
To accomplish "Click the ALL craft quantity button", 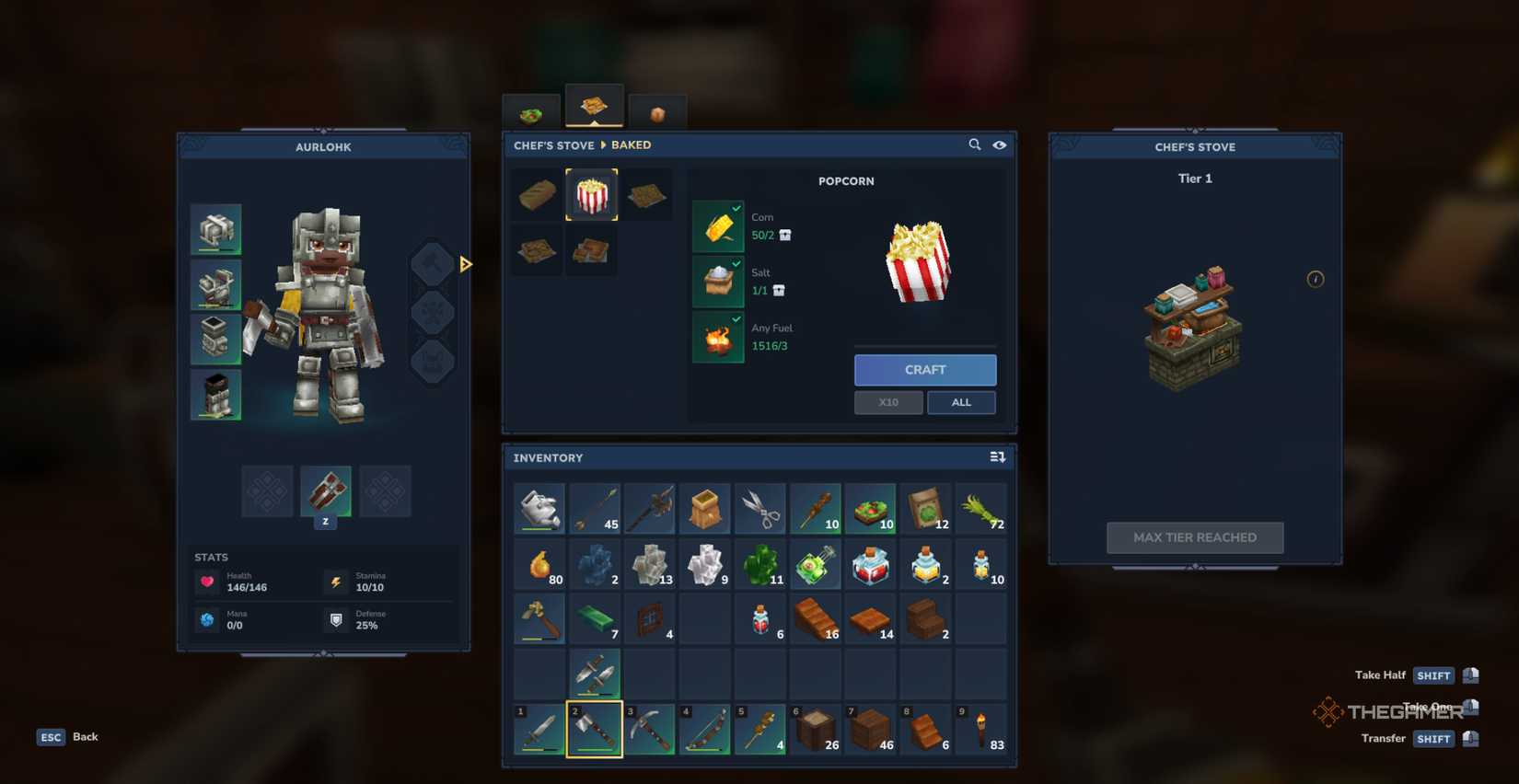I will (x=961, y=402).
